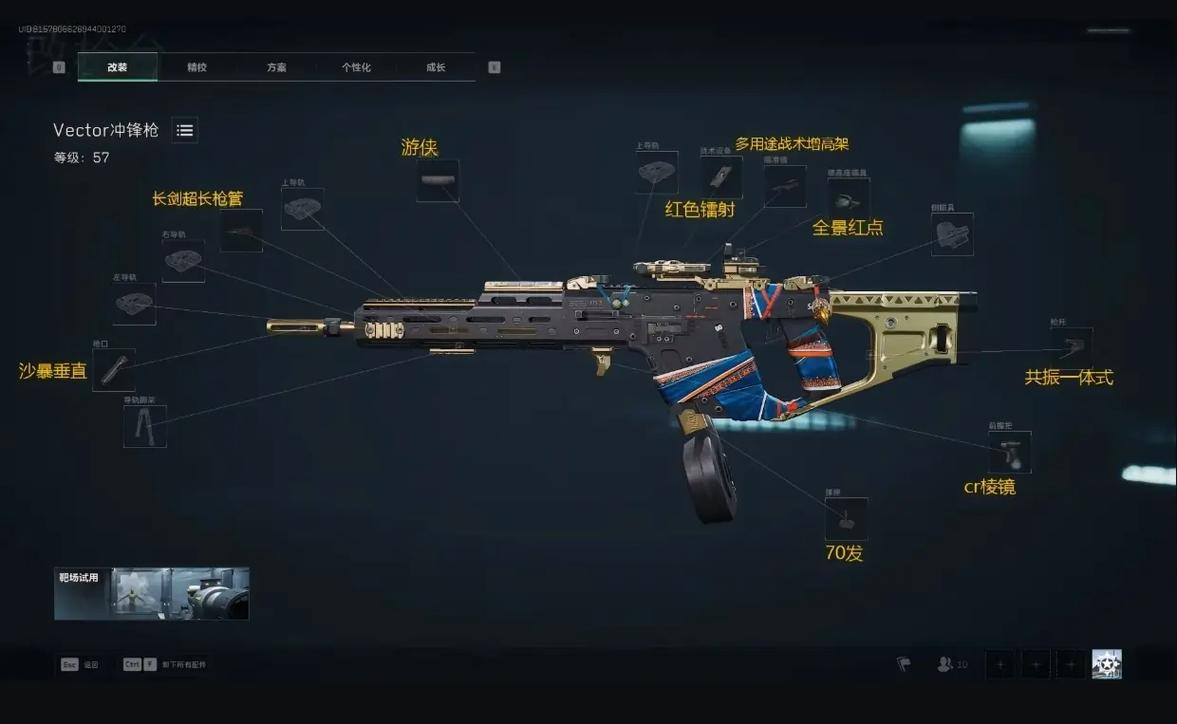Go to the 个性化 tab
This screenshot has height=724, width=1177.
point(356,67)
